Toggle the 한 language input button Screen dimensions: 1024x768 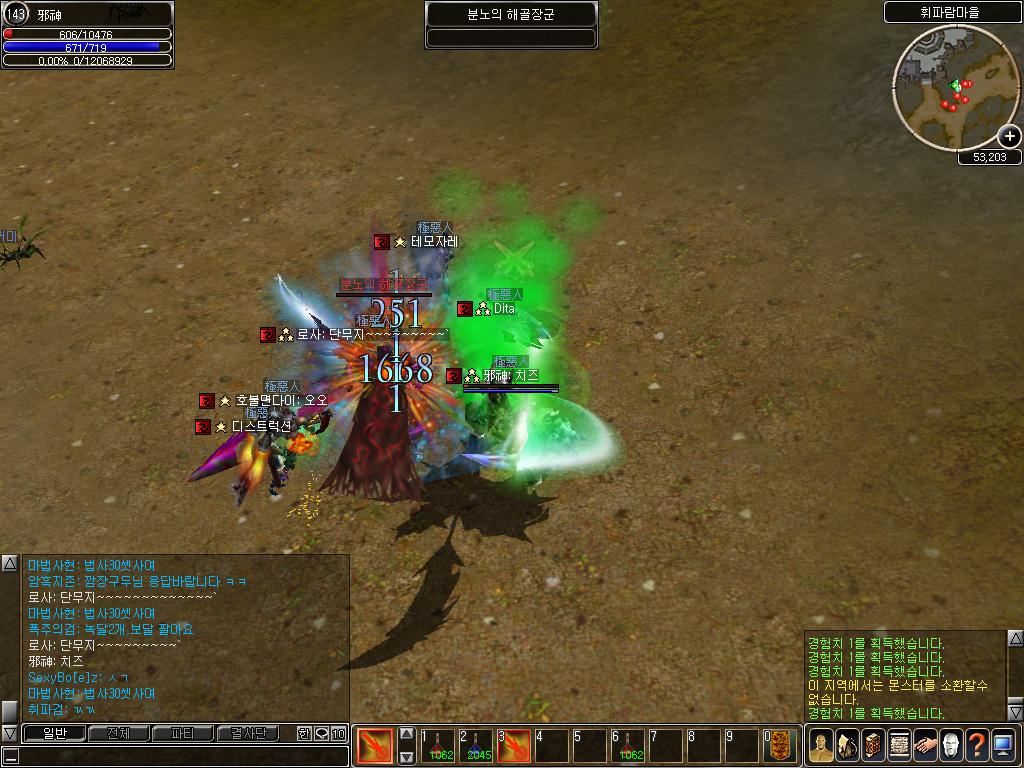click(x=305, y=734)
